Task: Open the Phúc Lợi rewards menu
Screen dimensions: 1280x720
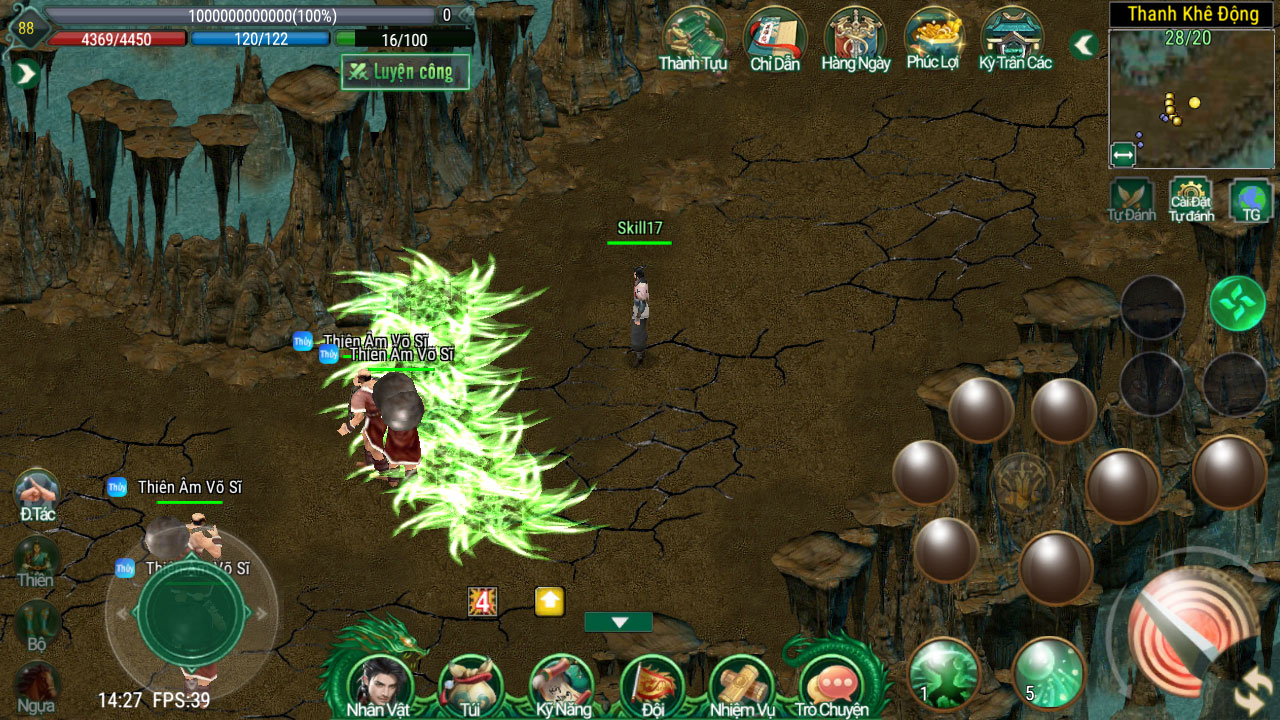Action: [933, 38]
